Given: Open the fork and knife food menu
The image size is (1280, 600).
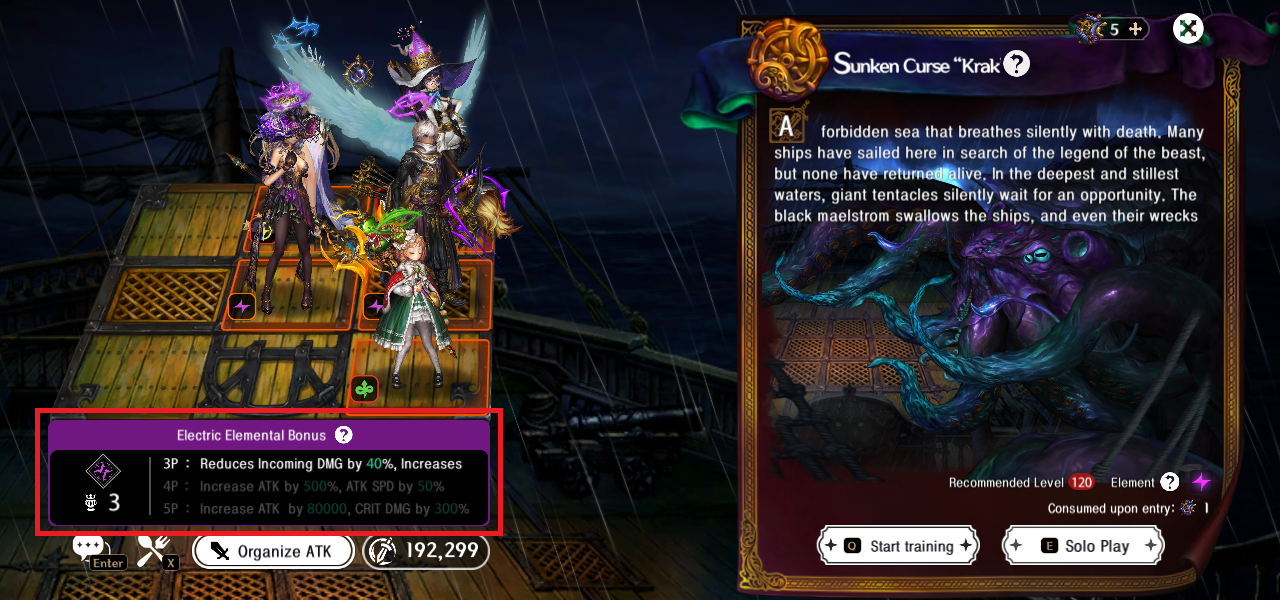Looking at the screenshot, I should click(x=154, y=548).
